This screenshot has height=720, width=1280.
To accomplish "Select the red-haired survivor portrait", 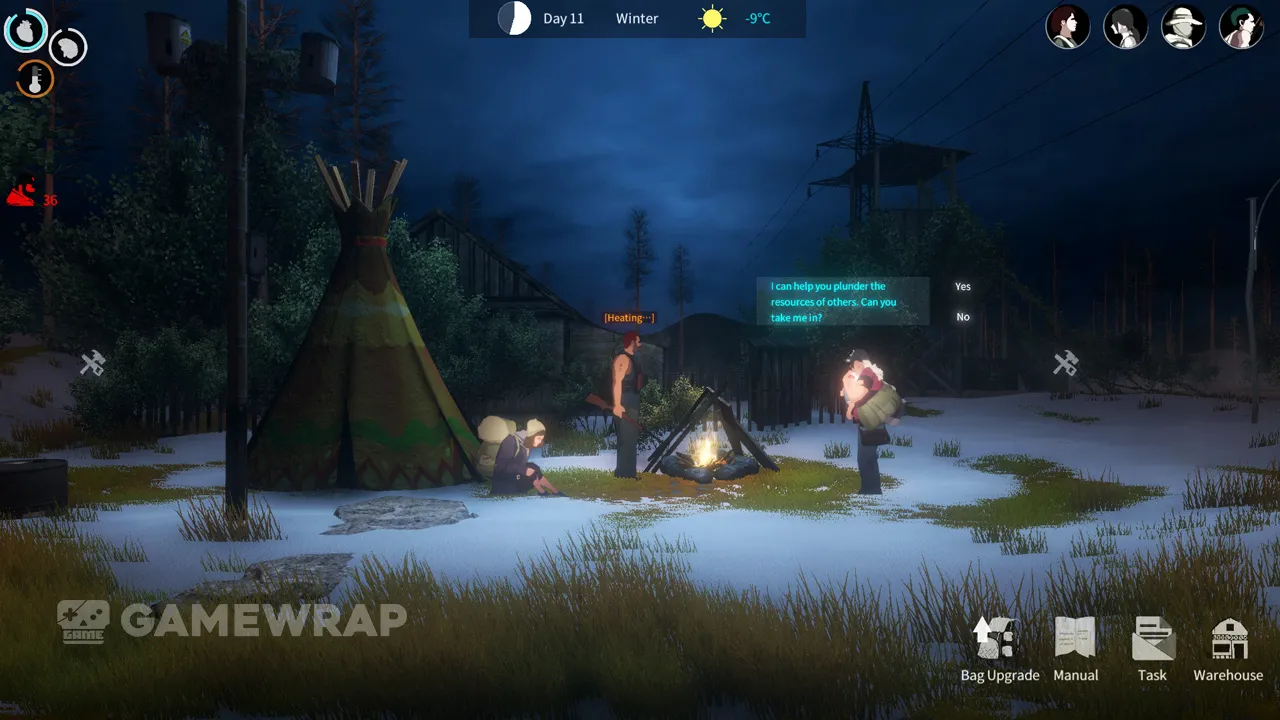I will click(x=1067, y=27).
